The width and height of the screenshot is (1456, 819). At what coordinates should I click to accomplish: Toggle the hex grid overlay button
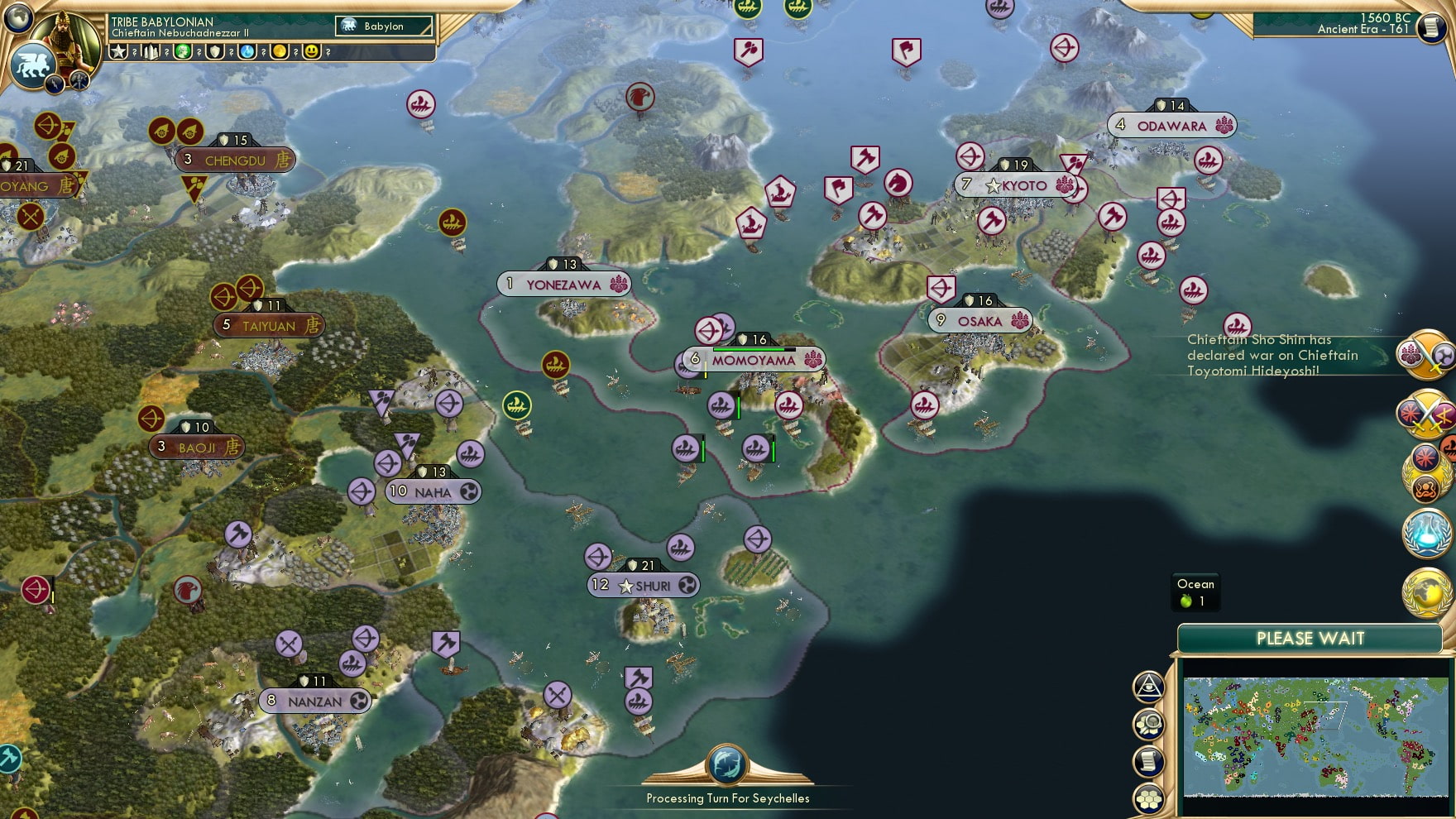click(x=1149, y=798)
